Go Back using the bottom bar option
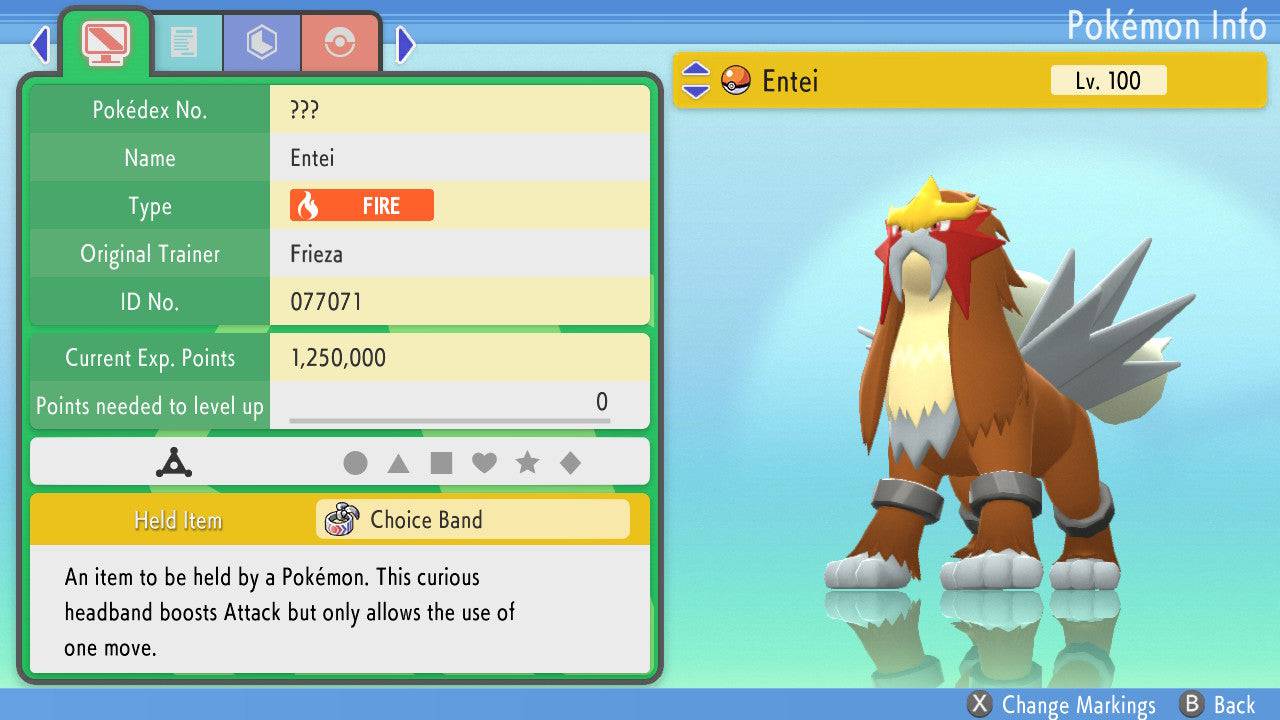This screenshot has width=1280, height=720. pyautogui.click(x=1217, y=705)
